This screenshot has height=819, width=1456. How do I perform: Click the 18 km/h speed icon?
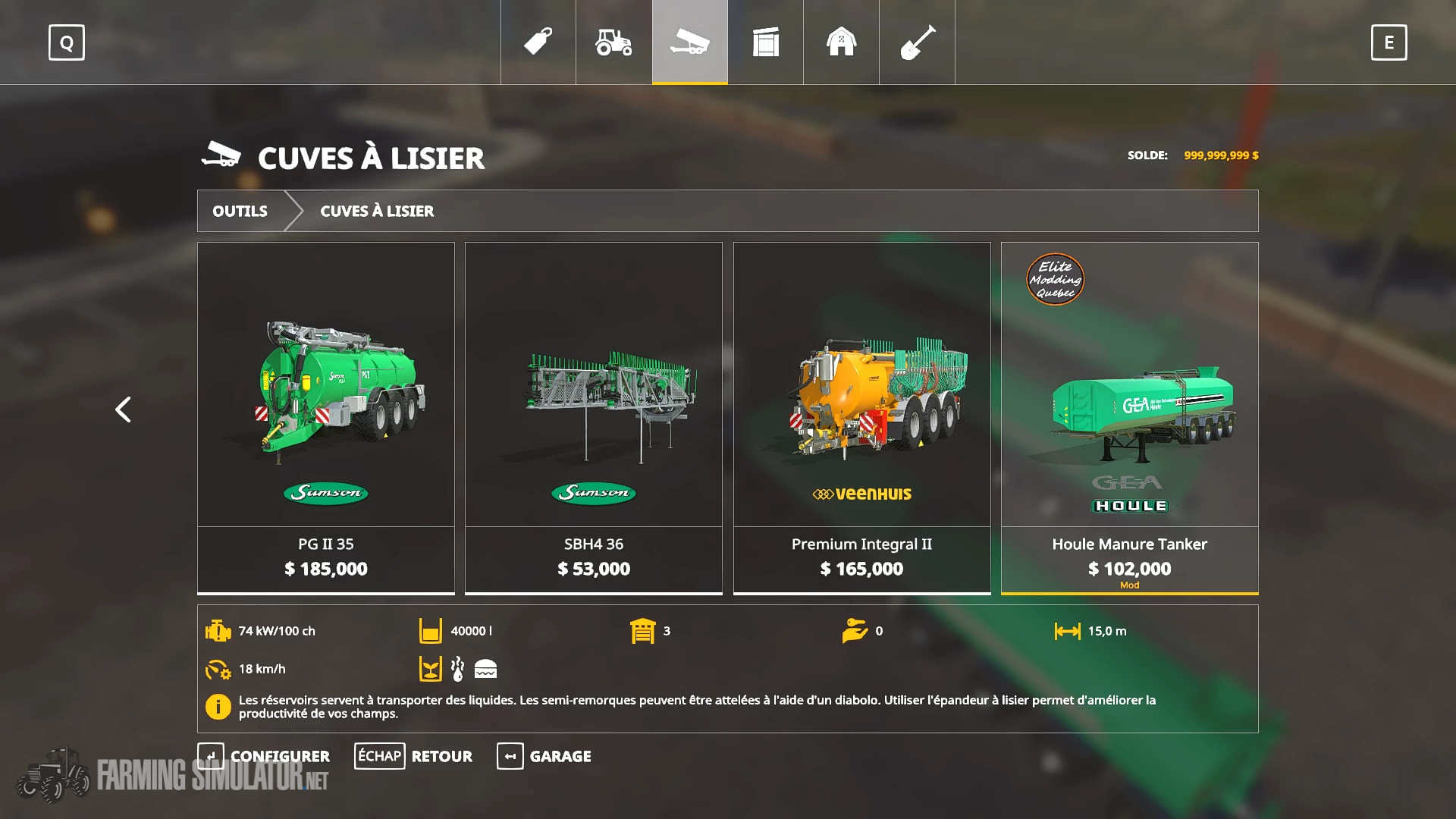pyautogui.click(x=218, y=670)
